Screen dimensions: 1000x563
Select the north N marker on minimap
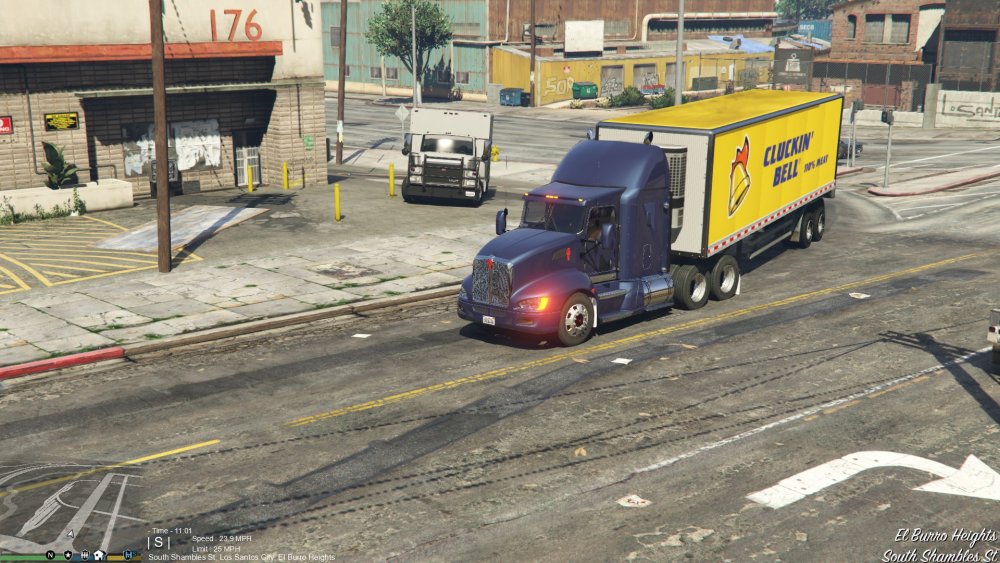click(x=50, y=554)
